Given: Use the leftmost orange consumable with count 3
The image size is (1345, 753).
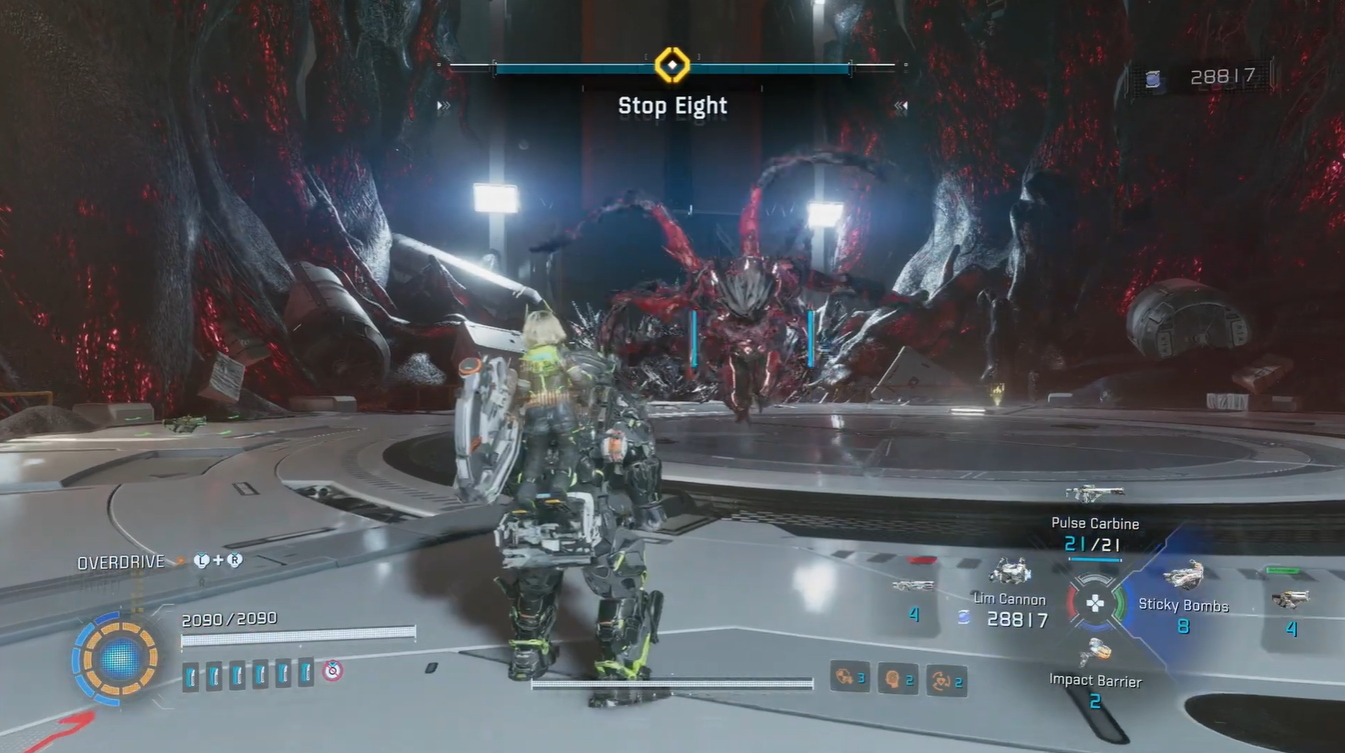Looking at the screenshot, I should coord(845,678).
